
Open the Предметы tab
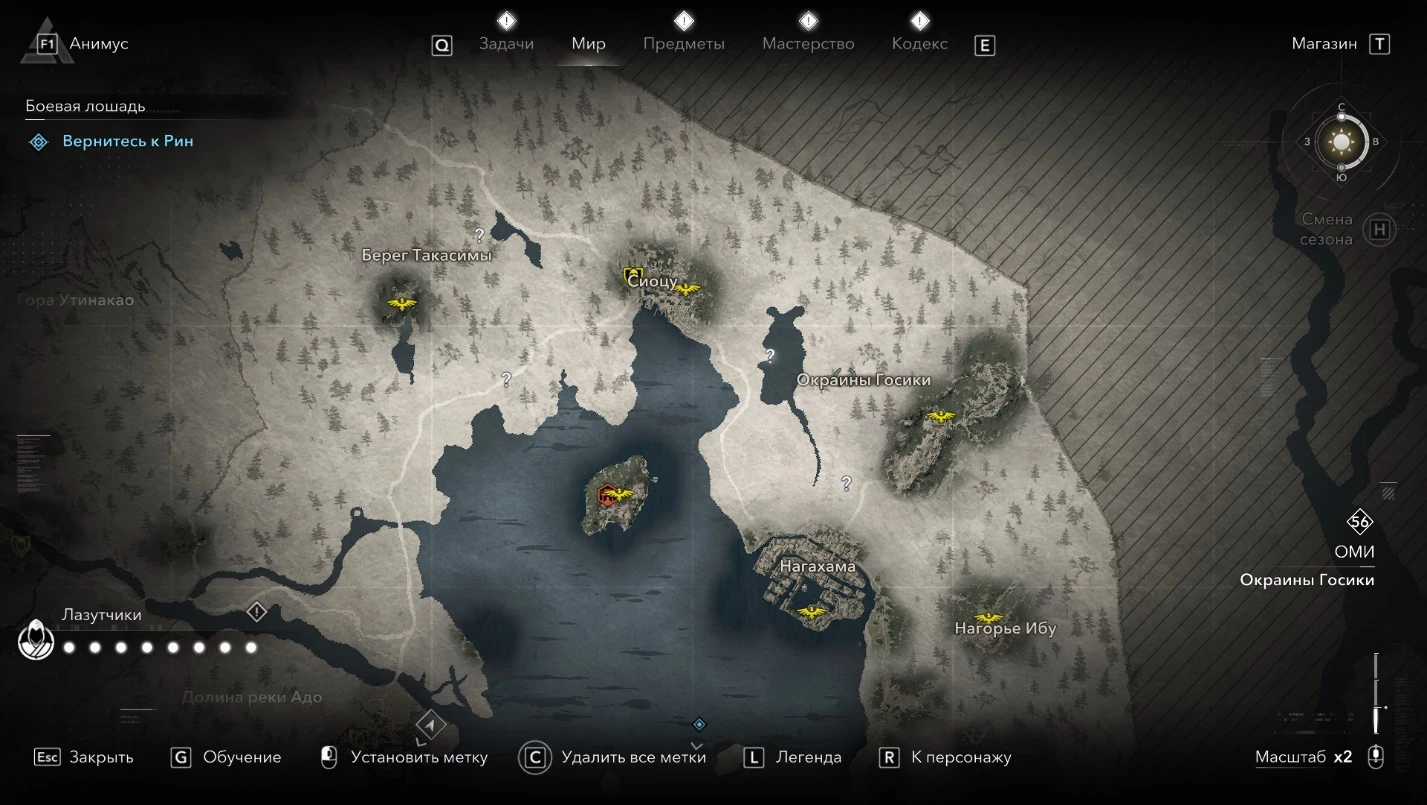click(x=684, y=44)
